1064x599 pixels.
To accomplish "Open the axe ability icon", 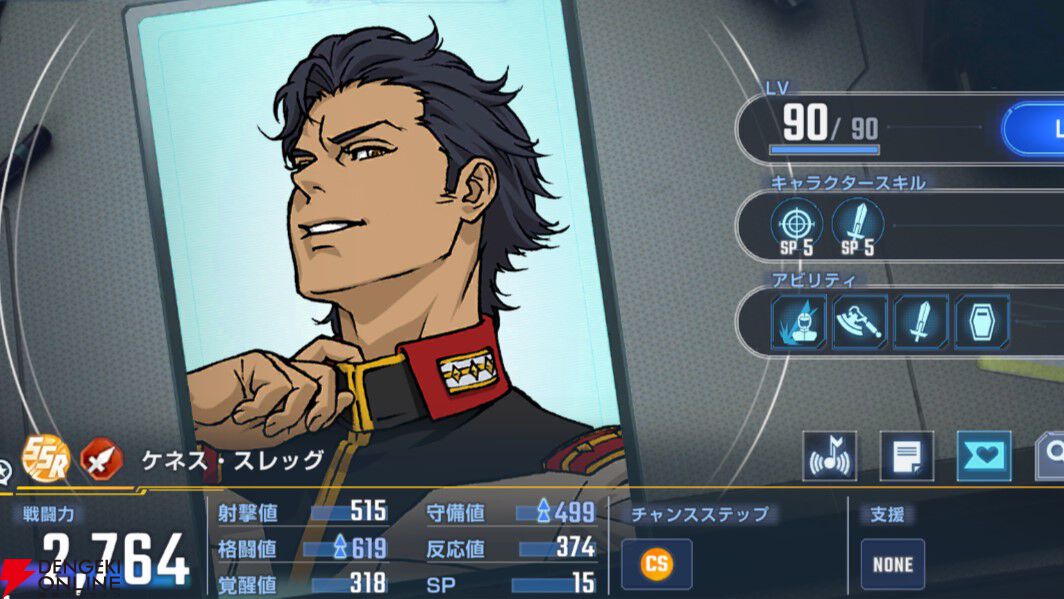I will 859,322.
